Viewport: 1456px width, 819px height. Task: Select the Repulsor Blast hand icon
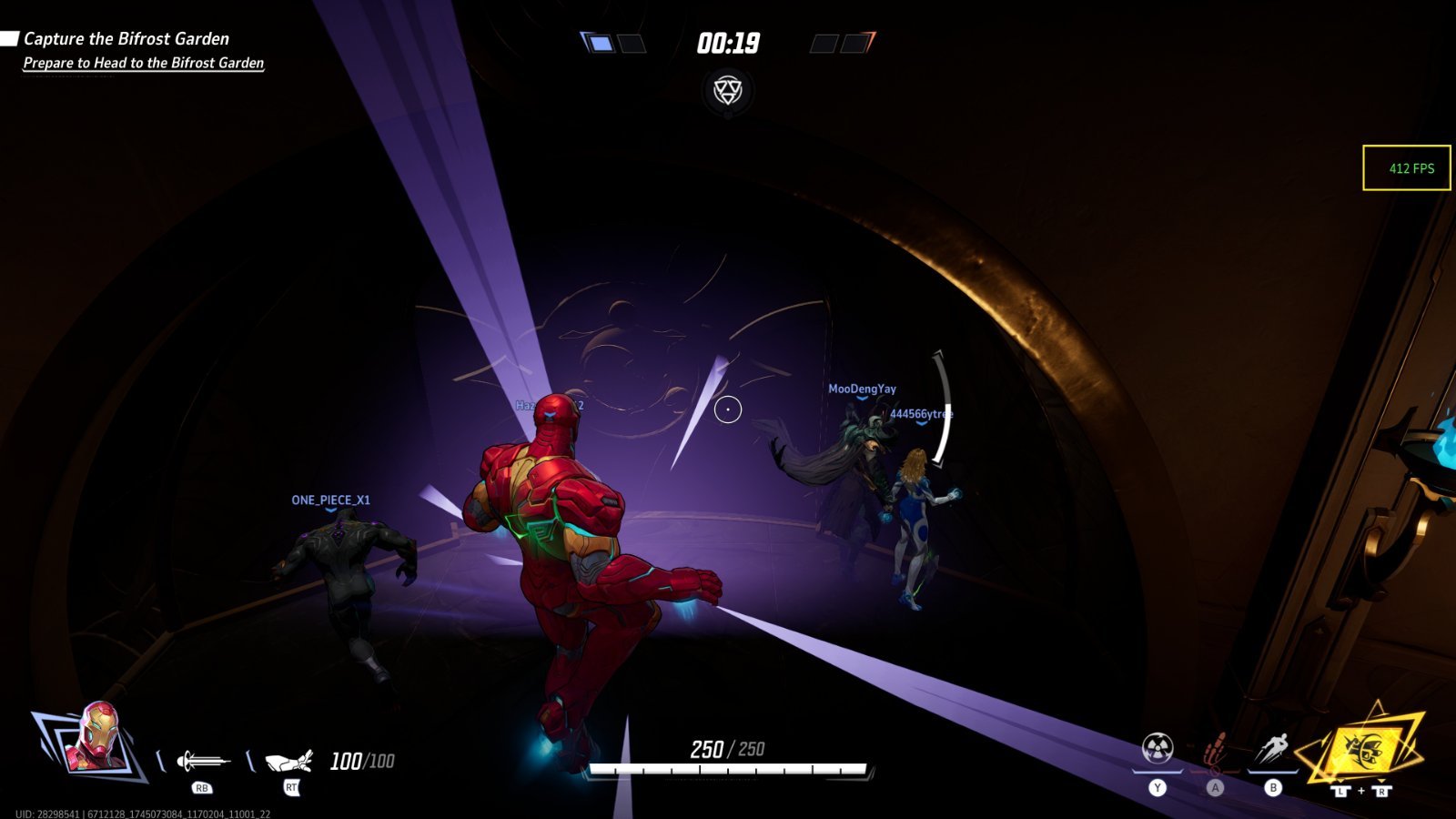(289, 760)
